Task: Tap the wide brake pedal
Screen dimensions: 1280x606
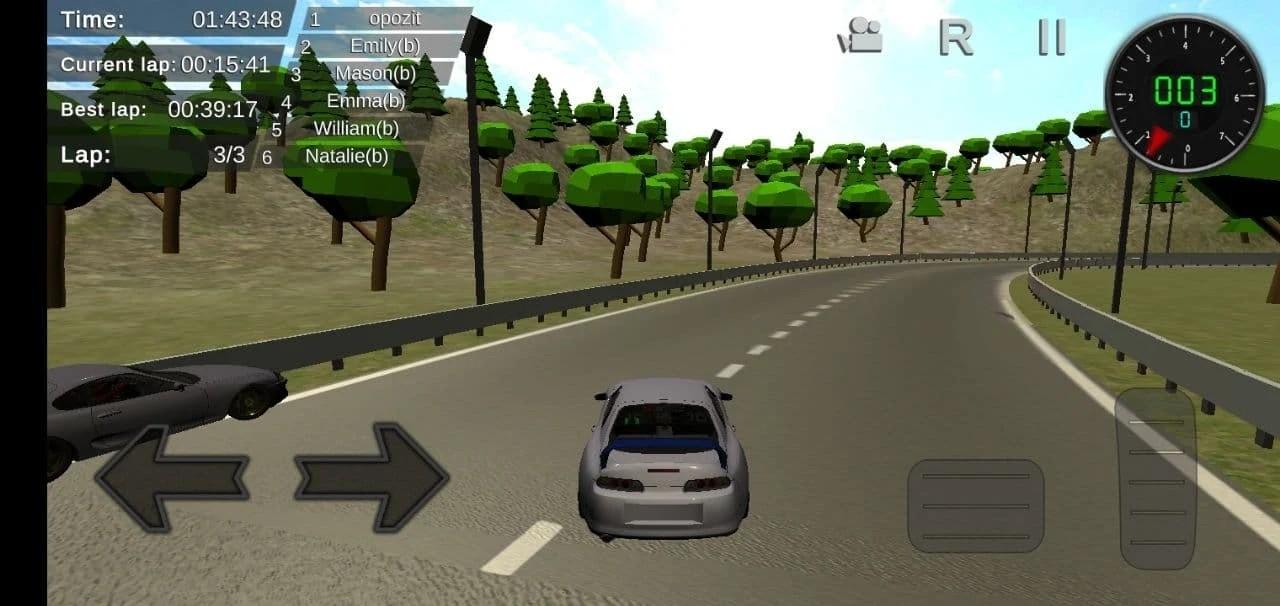Action: tap(975, 506)
